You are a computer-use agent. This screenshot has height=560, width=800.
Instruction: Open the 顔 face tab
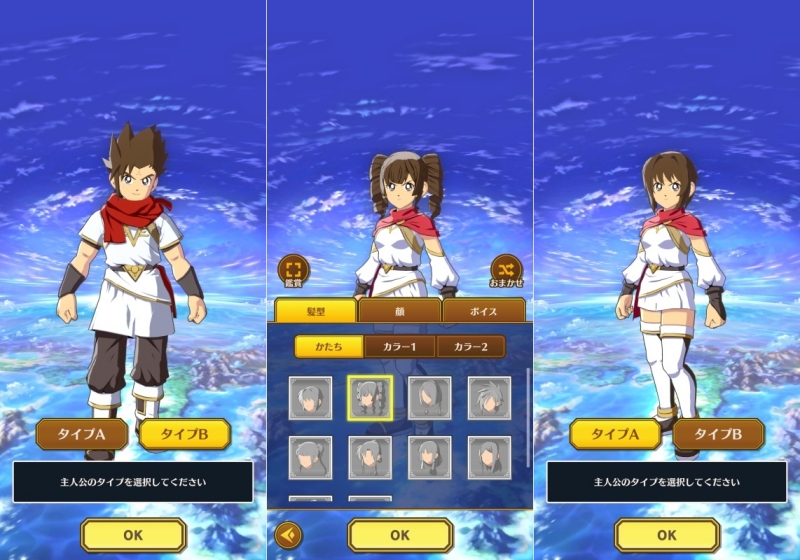coord(399,311)
